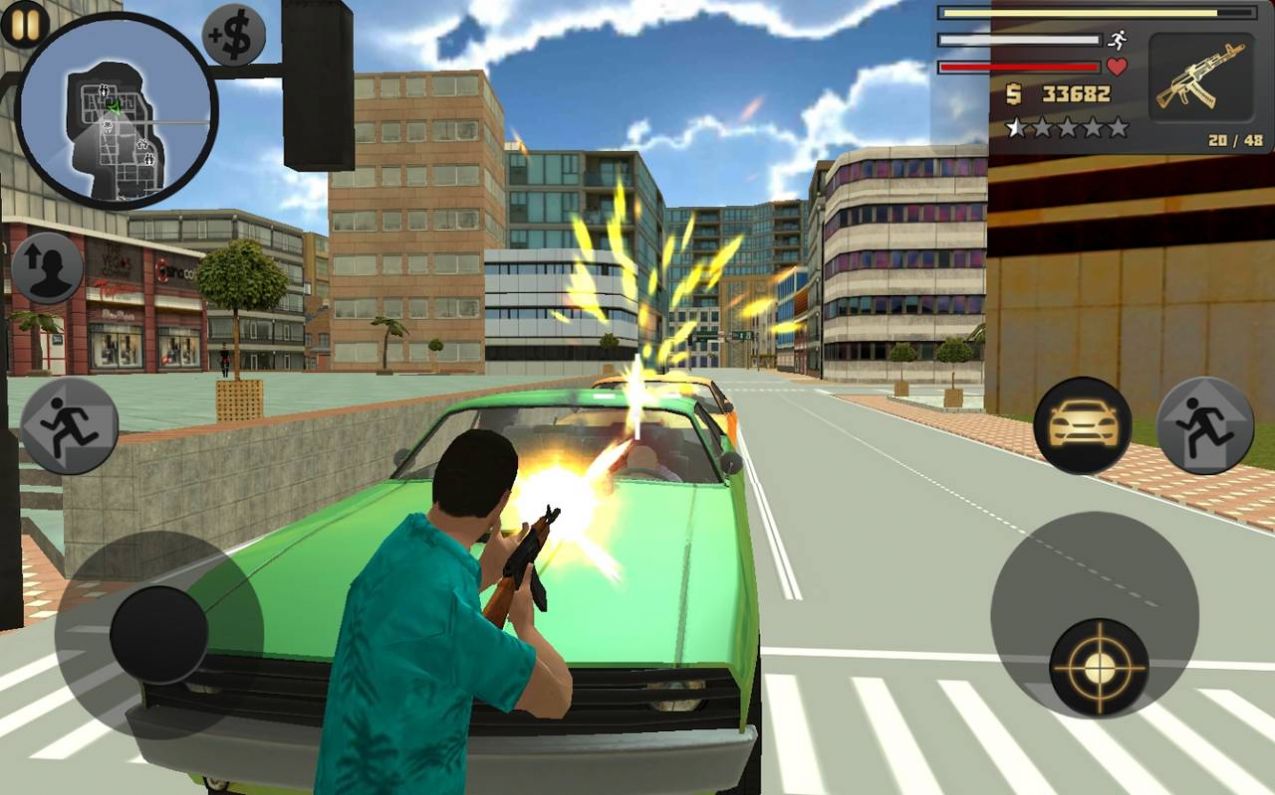Tap the yellow car enter-vehicle button
Screen dimensions: 1275x795
pyautogui.click(x=1082, y=425)
